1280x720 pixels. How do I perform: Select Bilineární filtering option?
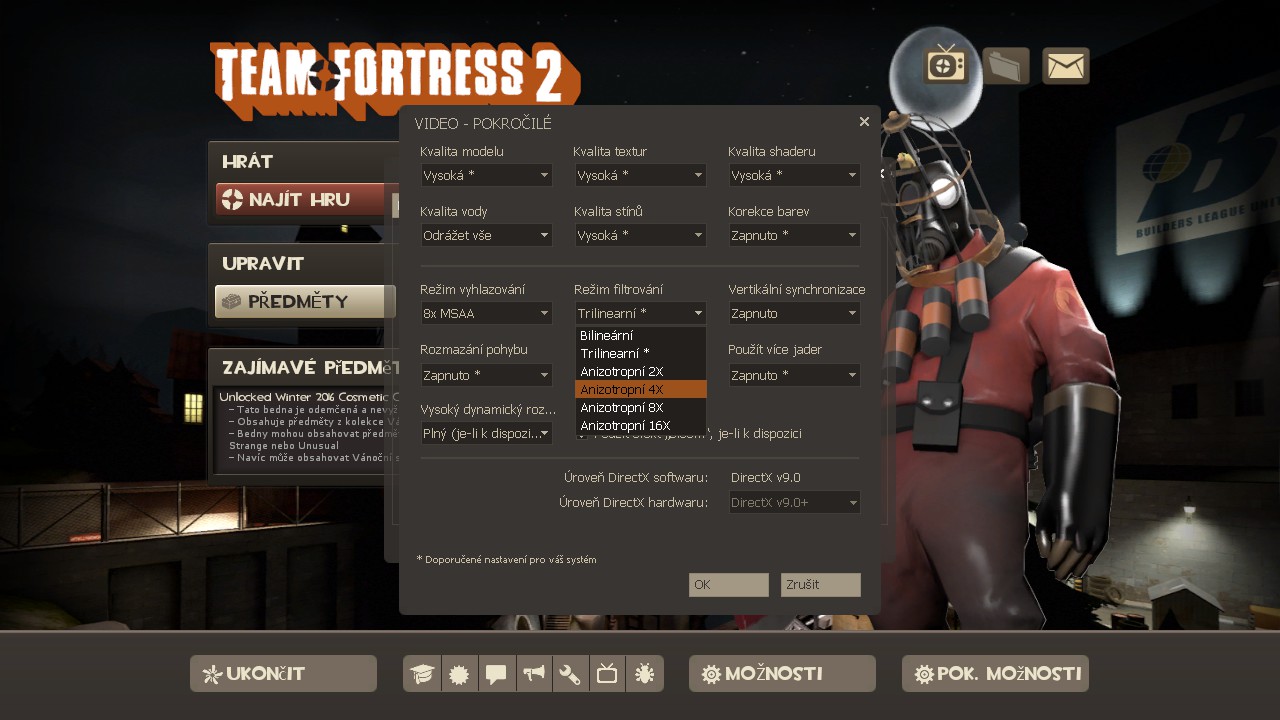pyautogui.click(x=640, y=336)
